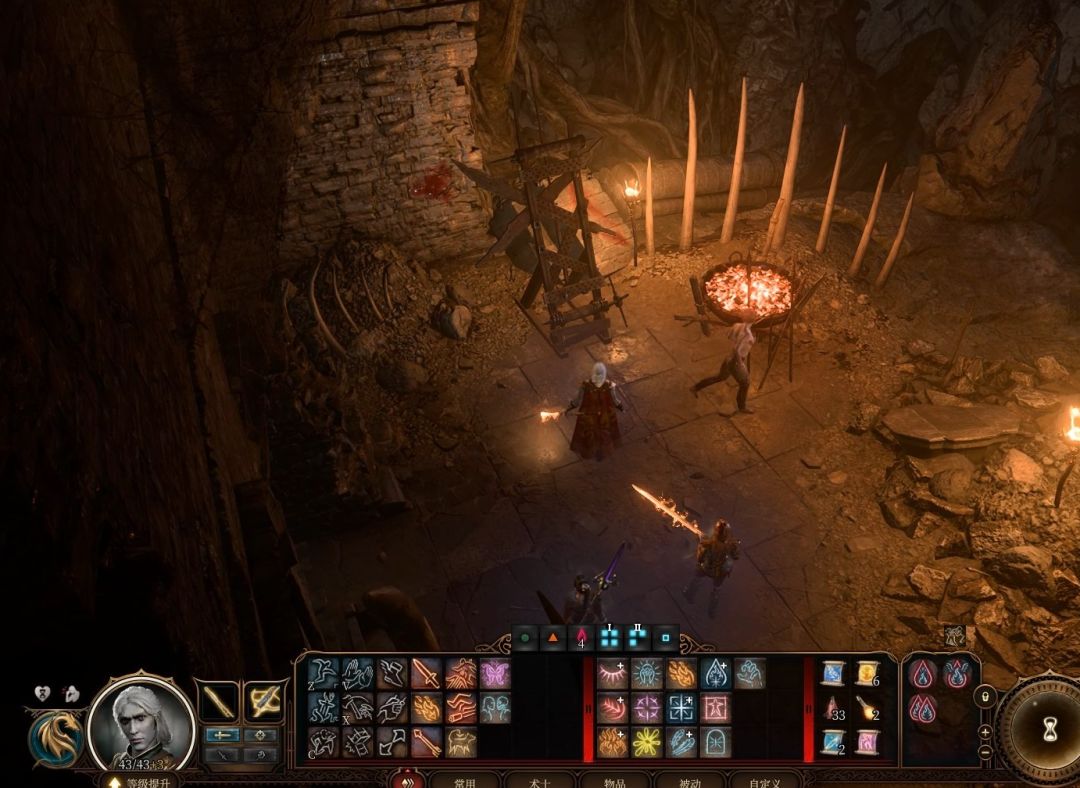This screenshot has height=788, width=1080.
Task: Select the ranged crossbow weapon slot
Action: [265, 701]
